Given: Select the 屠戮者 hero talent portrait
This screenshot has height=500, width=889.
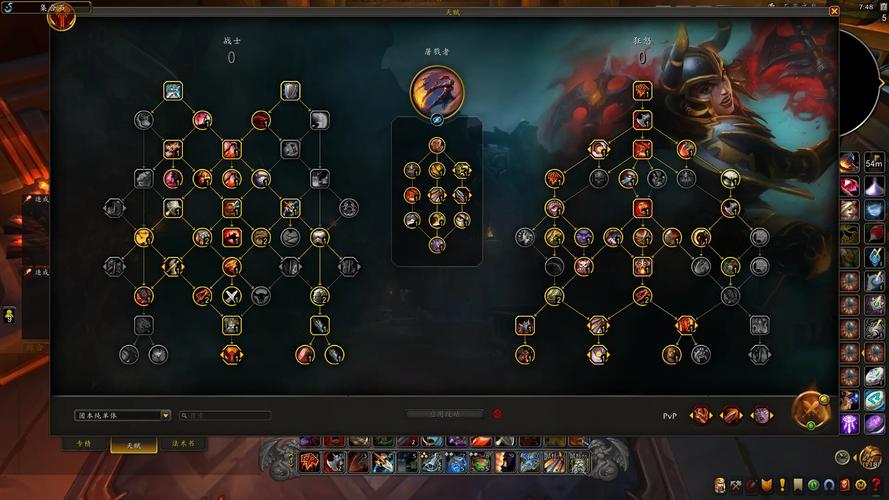Looking at the screenshot, I should (x=437, y=91).
